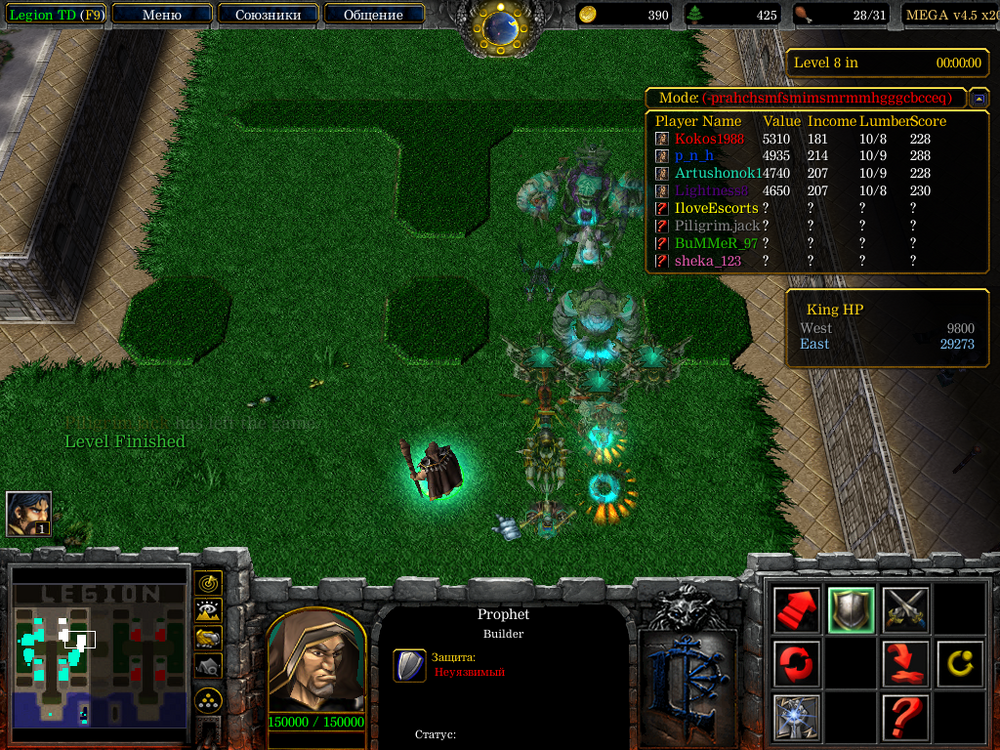This screenshot has width=1000, height=750.
Task: Activate the red arrow-to-cross command
Action: (x=905, y=662)
